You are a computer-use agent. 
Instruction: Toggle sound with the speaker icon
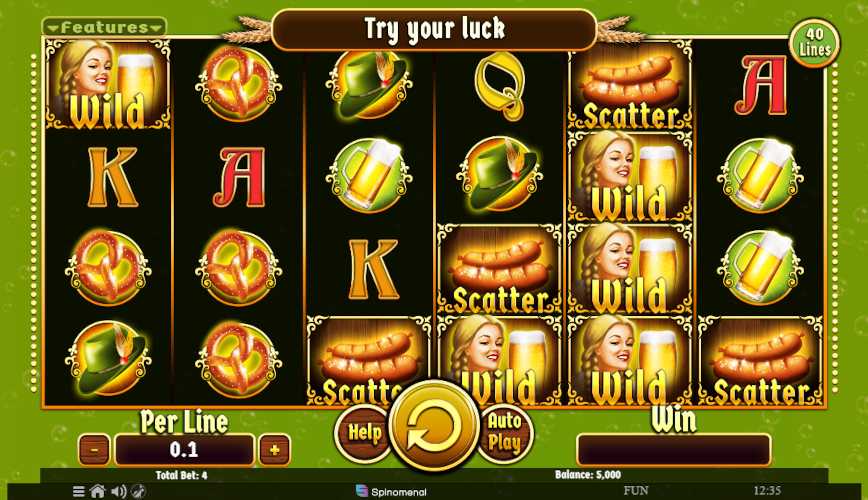point(119,491)
